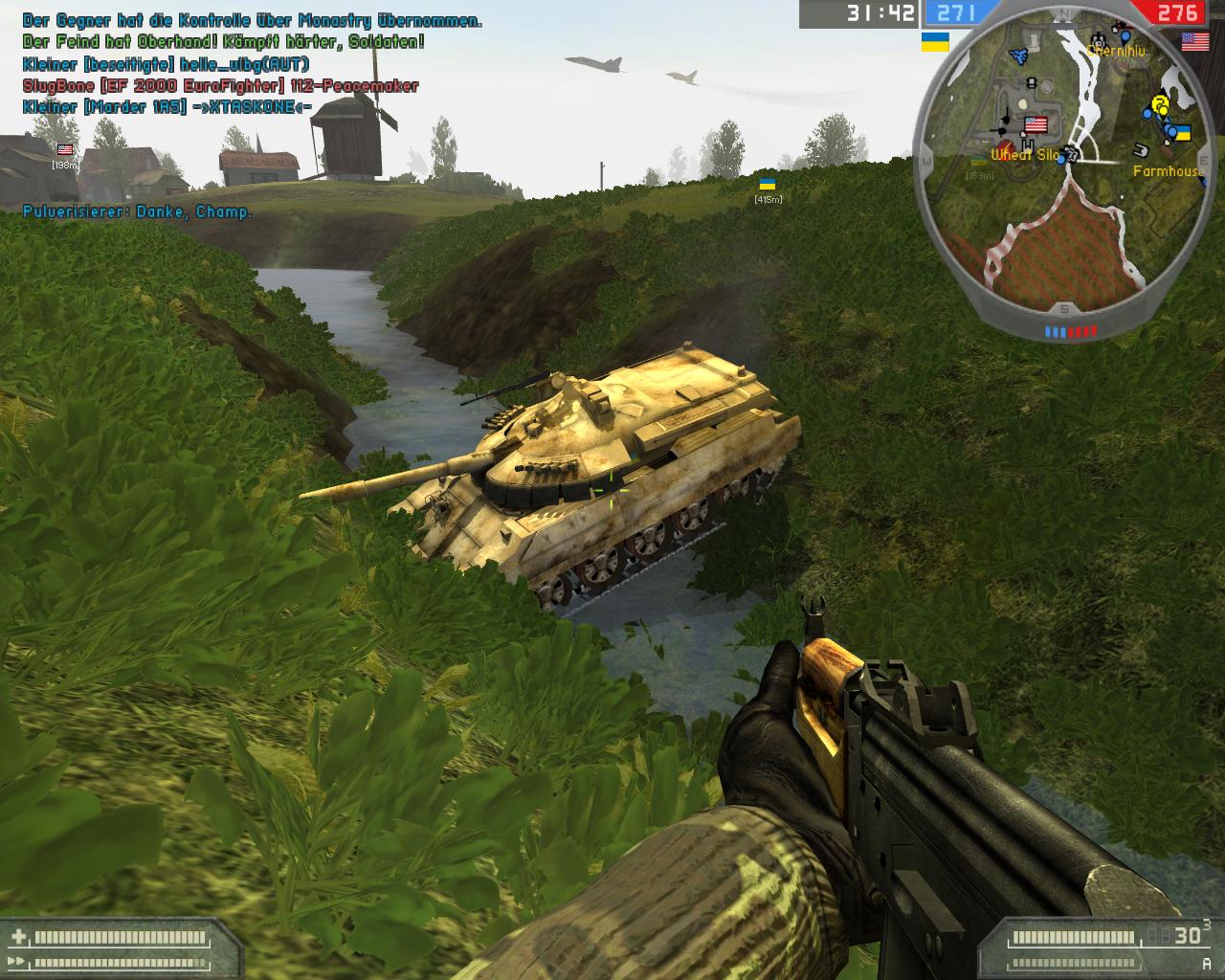
Task: Select the Wheat Silo US flag marker
Action: [1035, 125]
